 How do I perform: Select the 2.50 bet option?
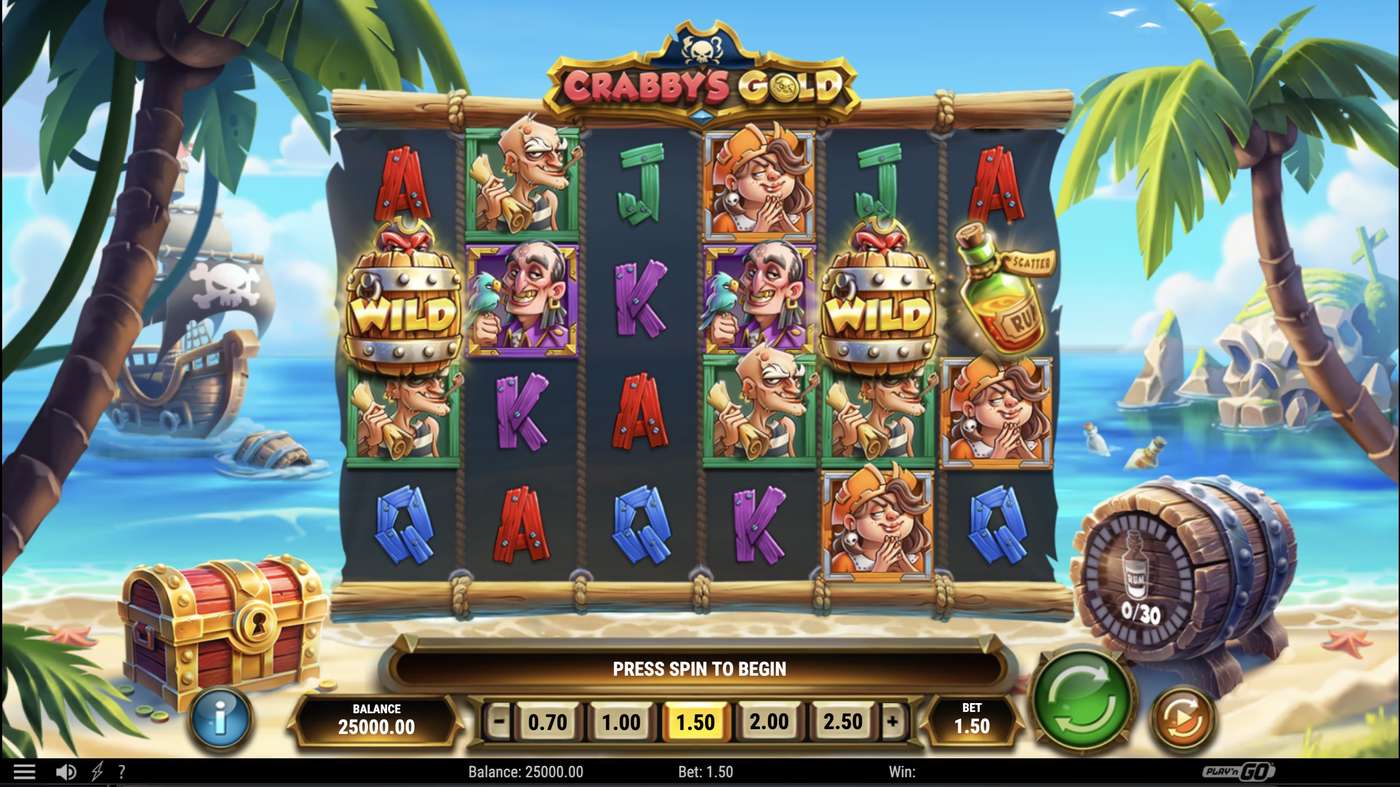pyautogui.click(x=842, y=721)
